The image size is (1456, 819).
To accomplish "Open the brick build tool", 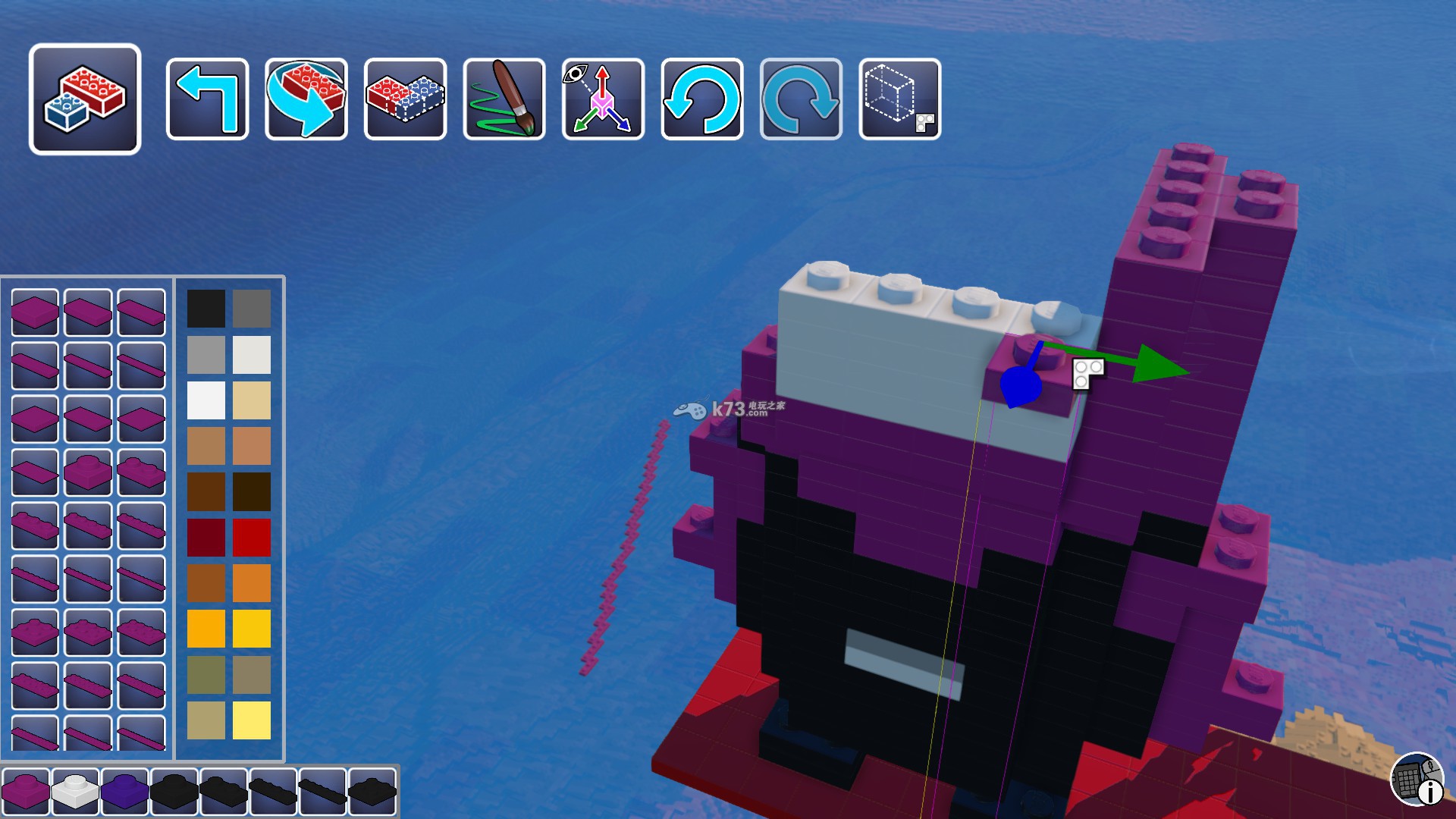I will pyautogui.click(x=85, y=99).
